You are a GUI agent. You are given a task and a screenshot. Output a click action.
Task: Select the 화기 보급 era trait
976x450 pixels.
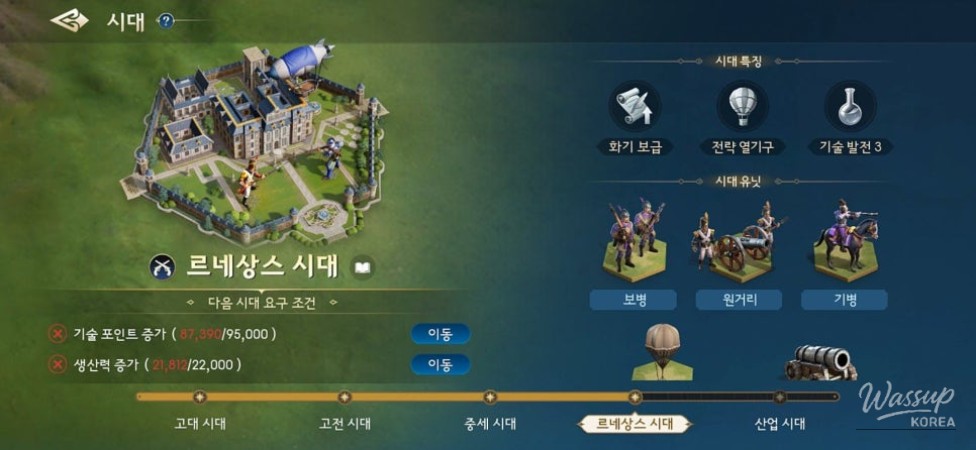(634, 106)
